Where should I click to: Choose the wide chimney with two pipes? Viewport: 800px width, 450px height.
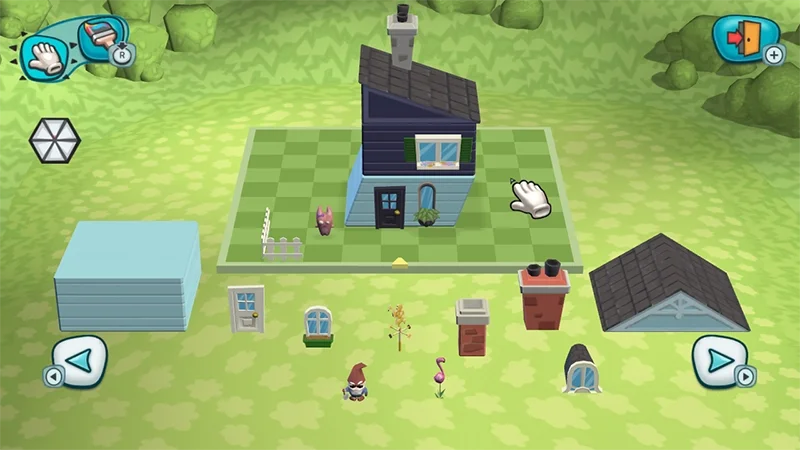544,296
